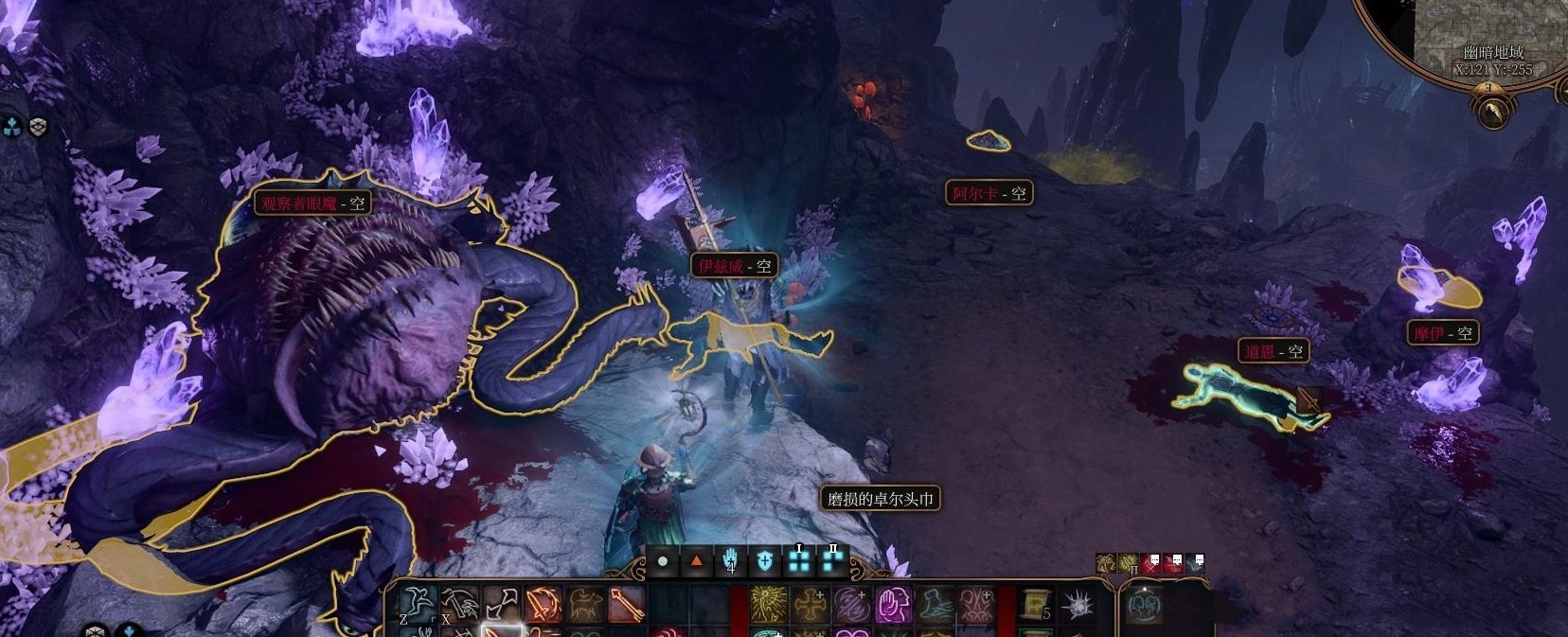This screenshot has height=637, width=1568.
Task: Choose the level II spell slot filter
Action: tap(832, 561)
